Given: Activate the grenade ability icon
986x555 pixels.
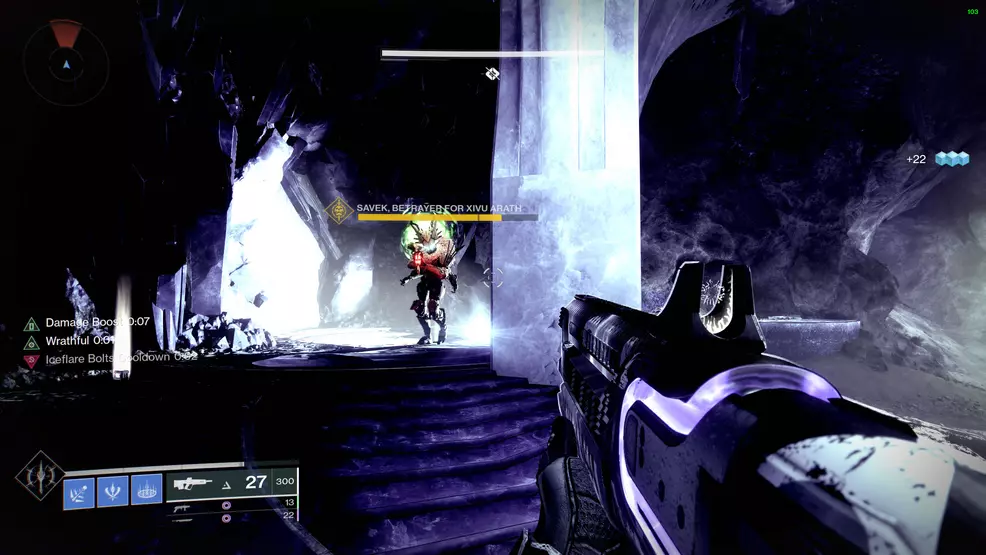Looking at the screenshot, I should click(x=79, y=491).
